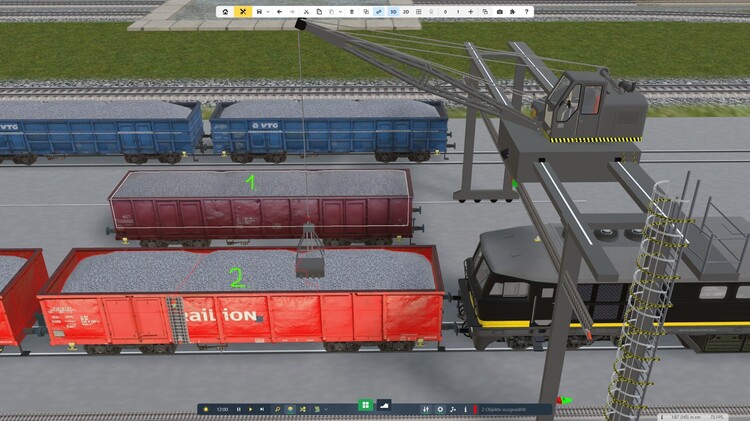
Task: Open the plugins puzzle piece icon
Action: [513, 11]
